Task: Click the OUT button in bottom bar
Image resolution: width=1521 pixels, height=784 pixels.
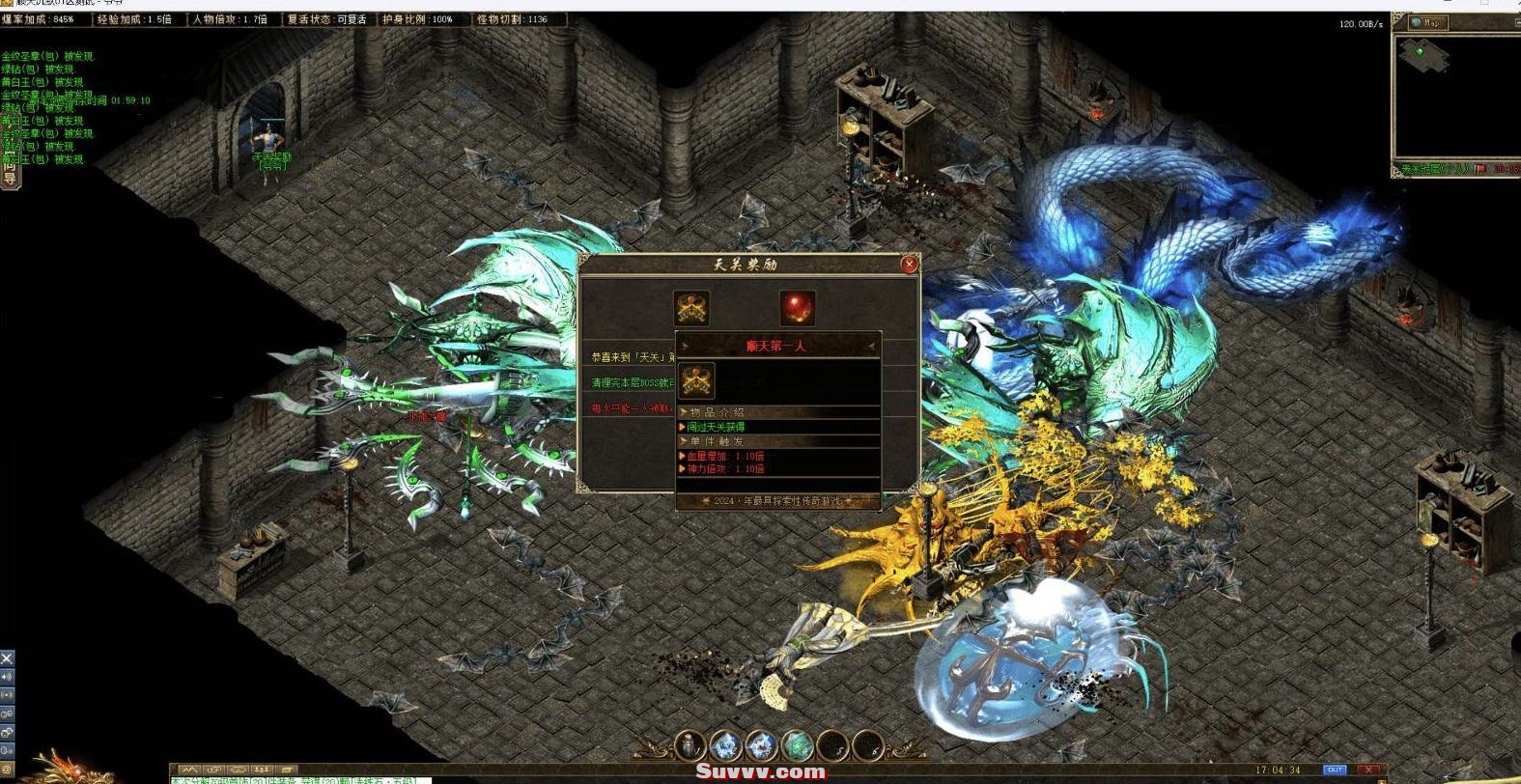Action: point(1335,770)
